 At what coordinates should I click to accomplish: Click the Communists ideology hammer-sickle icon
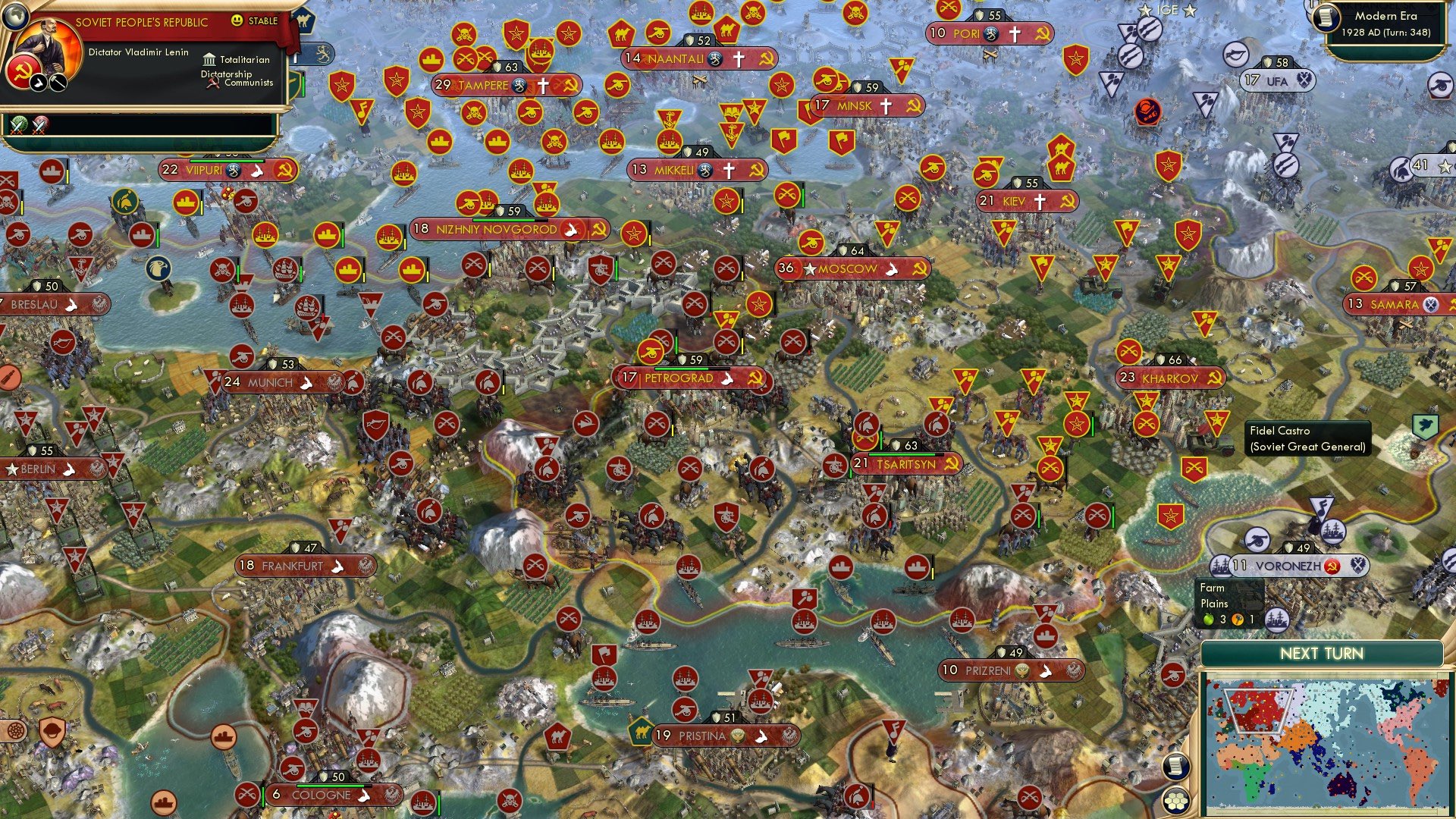click(x=215, y=85)
